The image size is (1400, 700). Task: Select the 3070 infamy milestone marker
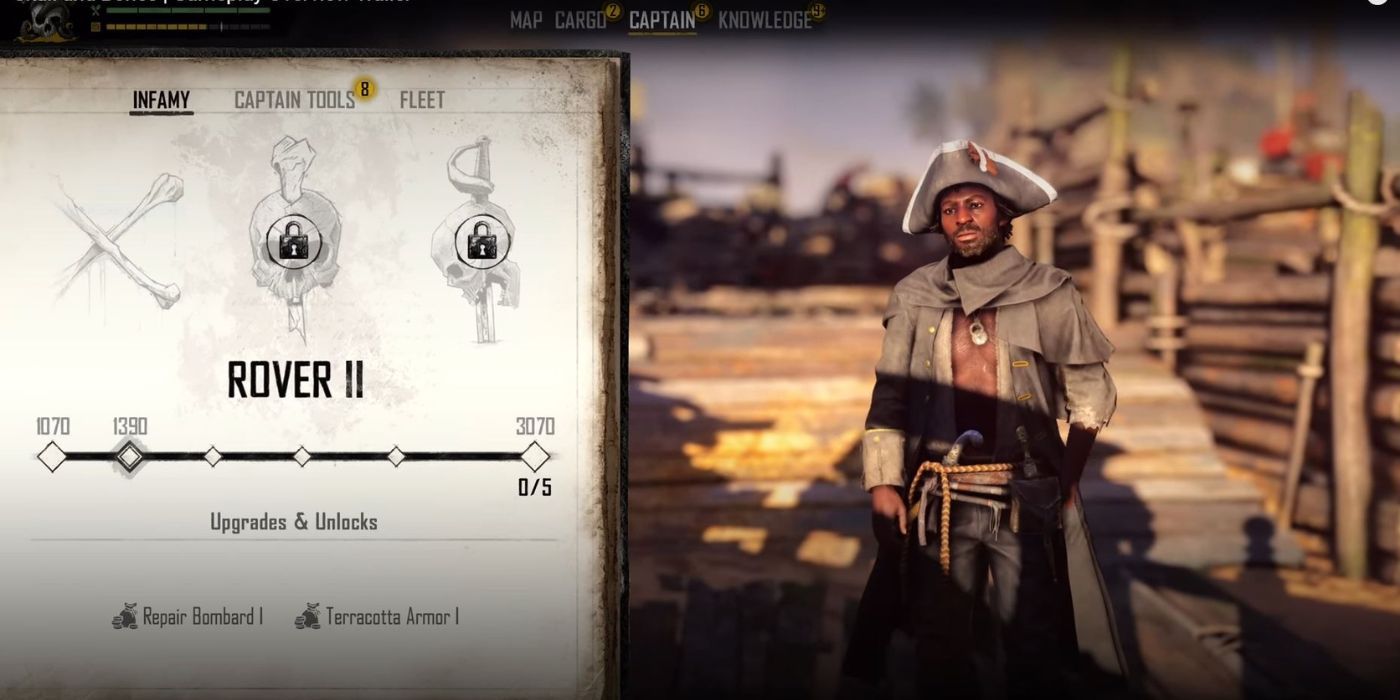(x=535, y=457)
